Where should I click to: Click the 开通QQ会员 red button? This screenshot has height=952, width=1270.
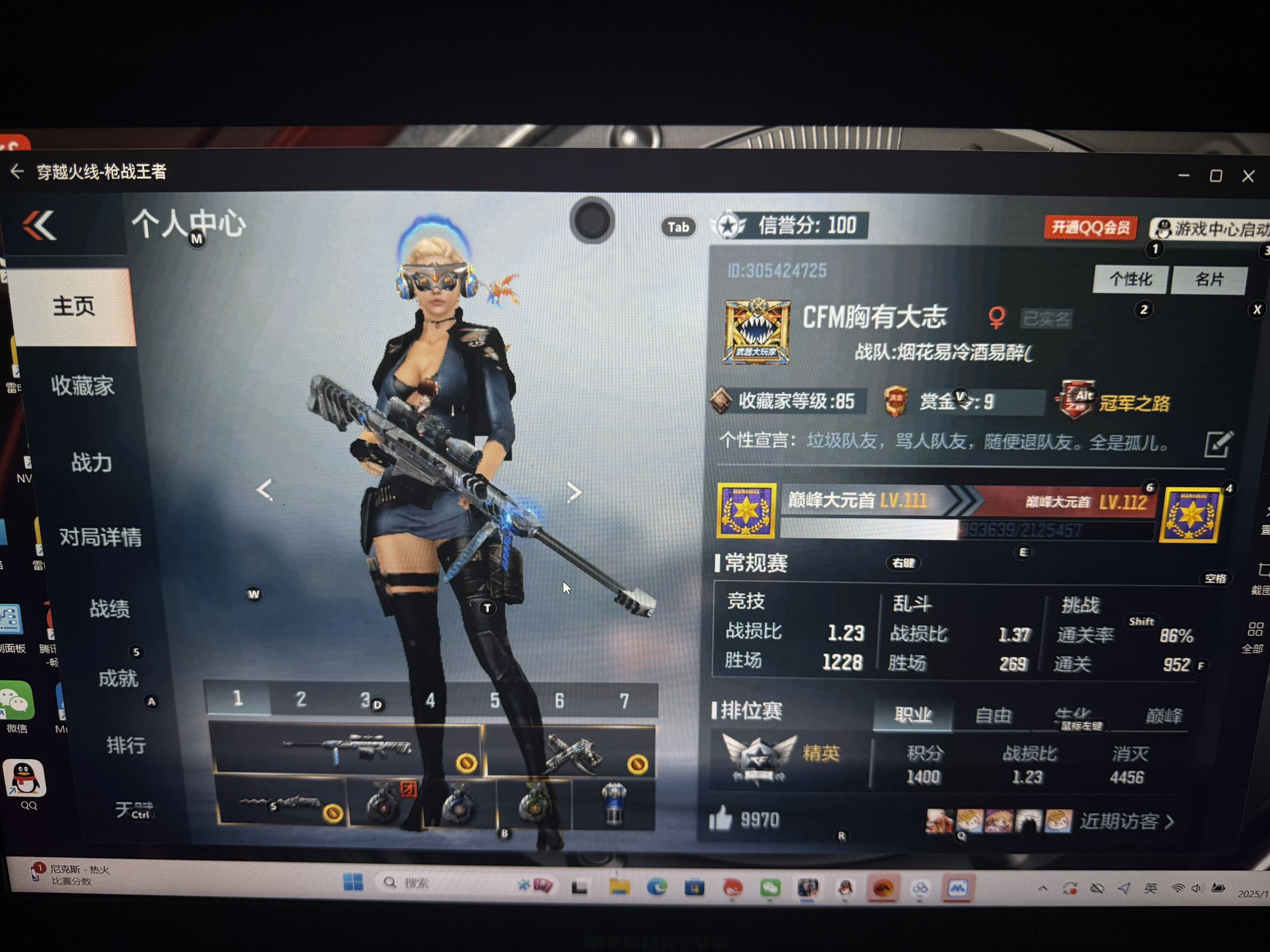[x=1090, y=228]
